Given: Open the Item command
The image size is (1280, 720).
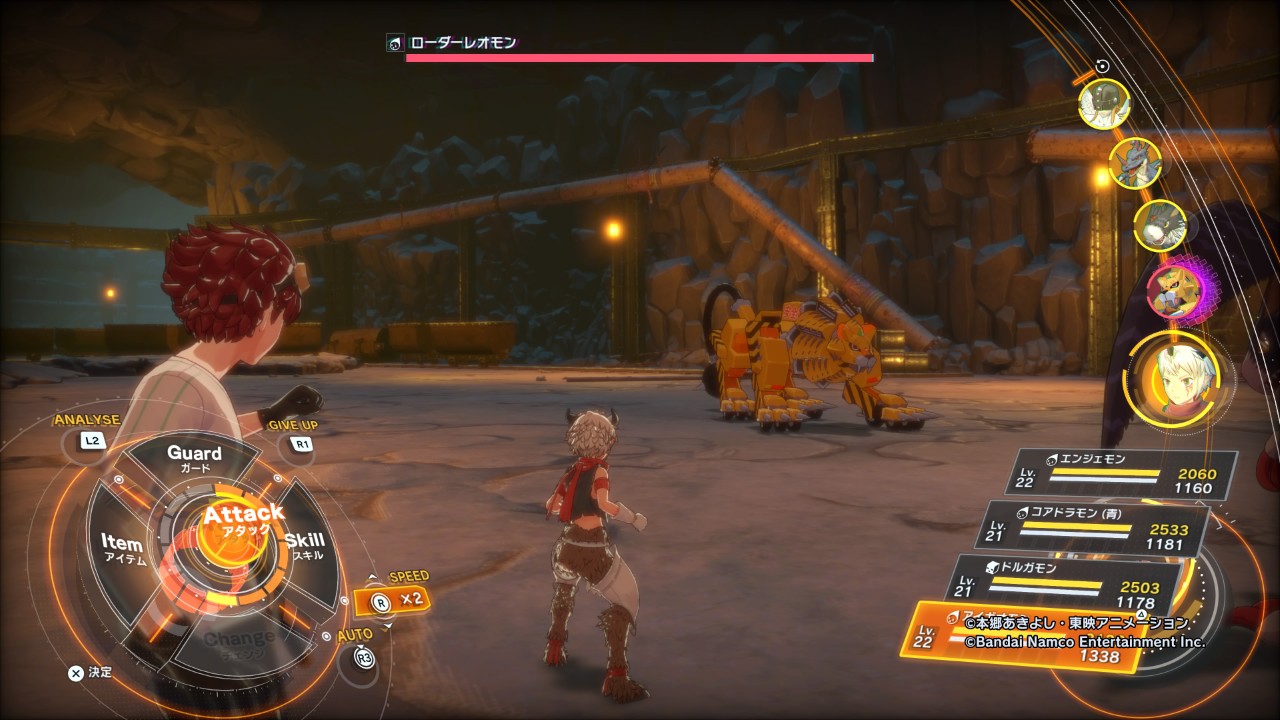Looking at the screenshot, I should pyautogui.click(x=124, y=548).
